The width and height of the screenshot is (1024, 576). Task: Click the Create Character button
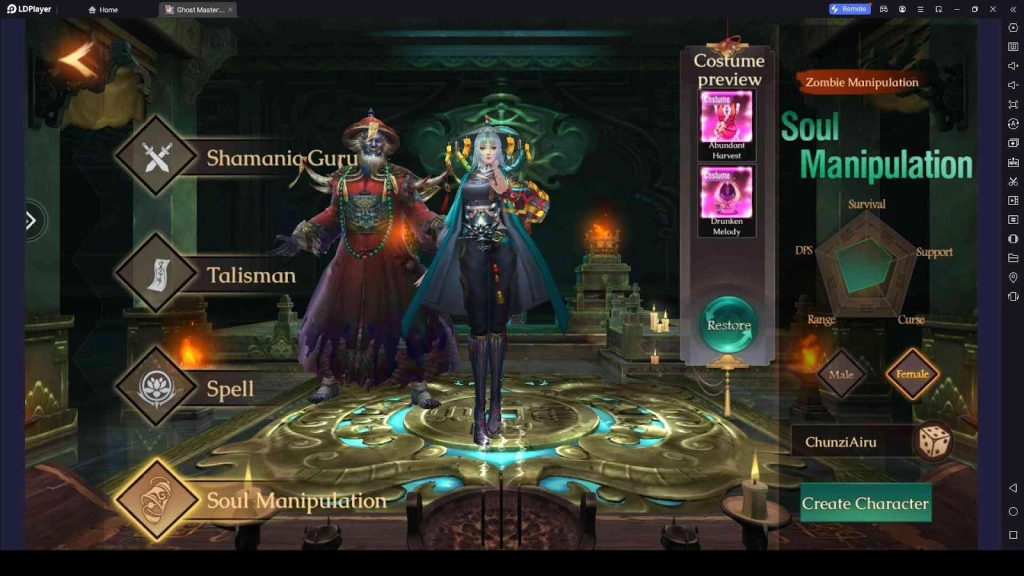(865, 503)
